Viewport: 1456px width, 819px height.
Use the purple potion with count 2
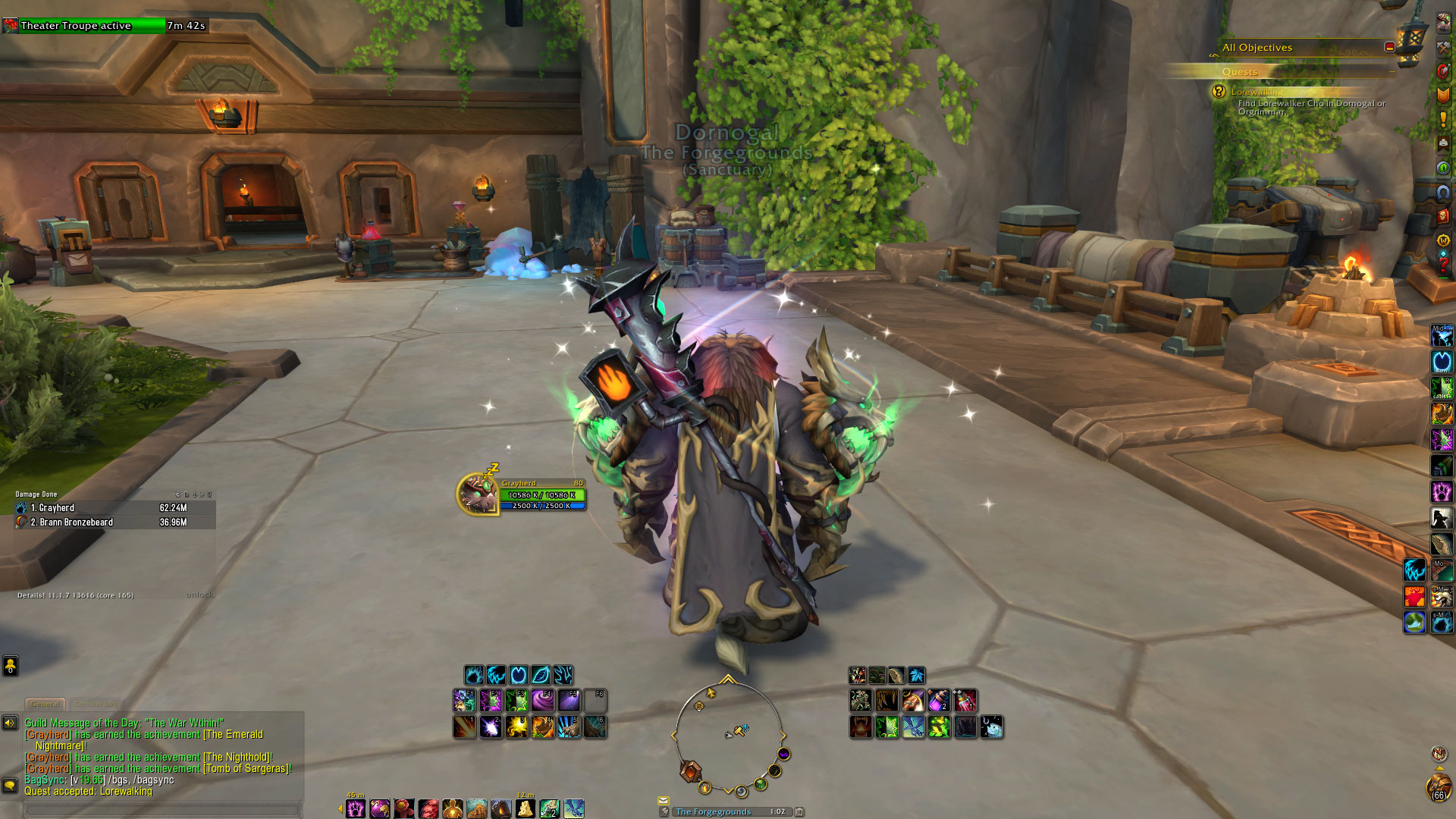click(x=939, y=701)
